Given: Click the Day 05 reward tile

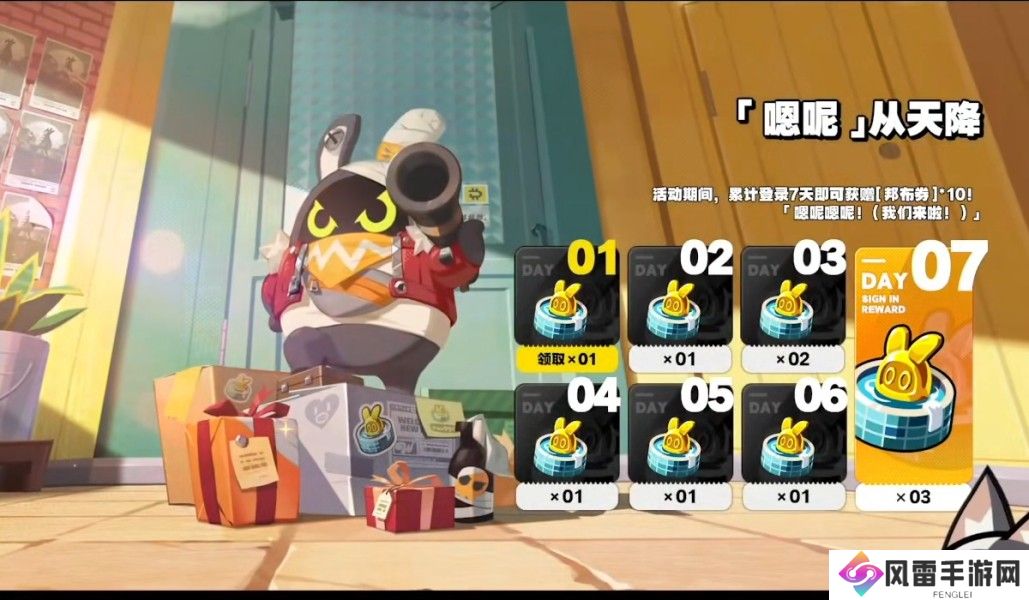Looking at the screenshot, I should [680, 440].
